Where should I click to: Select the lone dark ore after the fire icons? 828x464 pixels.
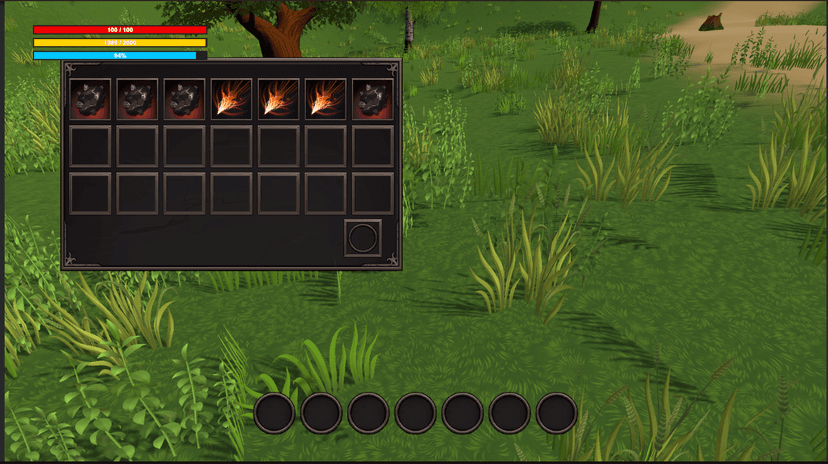(x=372, y=99)
